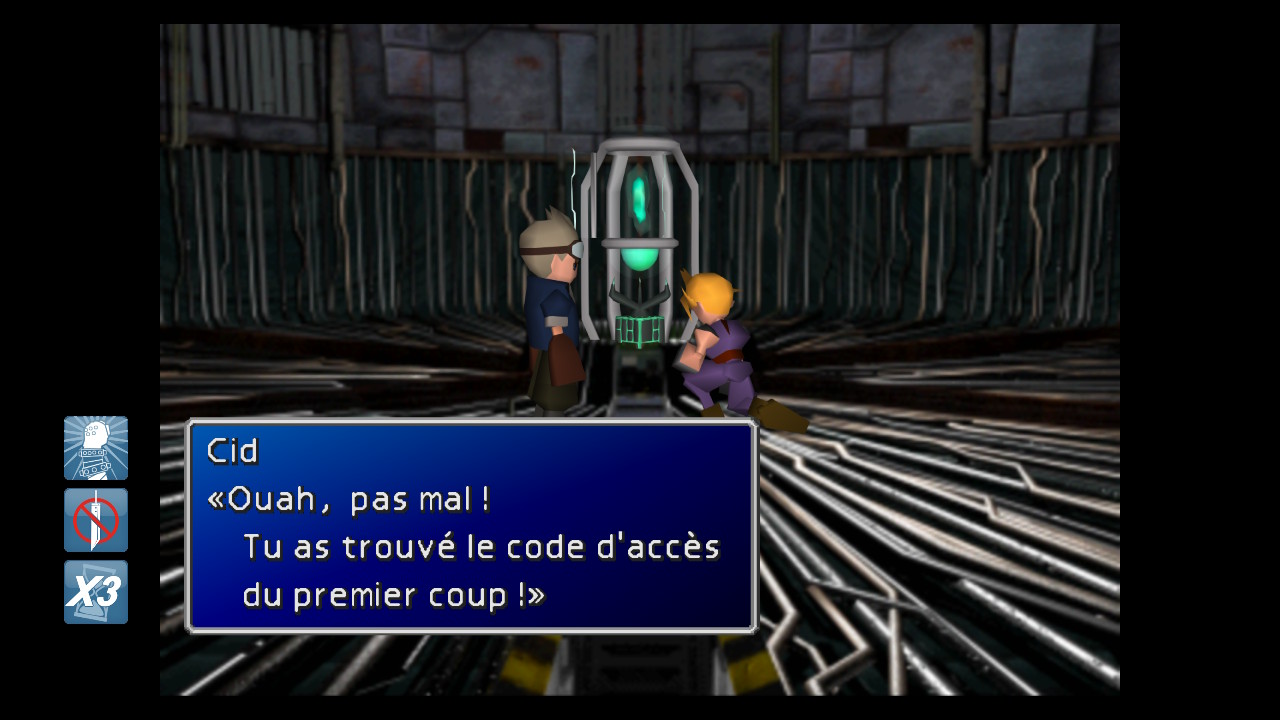This screenshot has height=720, width=1280.
Task: Advance the Cid dialogue box
Action: (x=470, y=525)
